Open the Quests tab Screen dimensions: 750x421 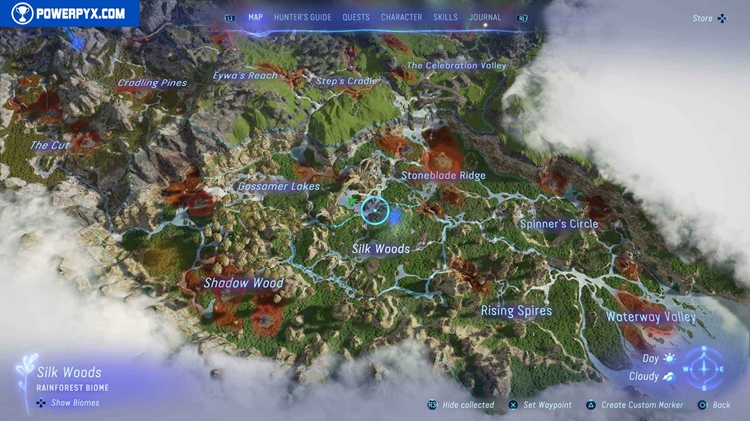pos(356,17)
